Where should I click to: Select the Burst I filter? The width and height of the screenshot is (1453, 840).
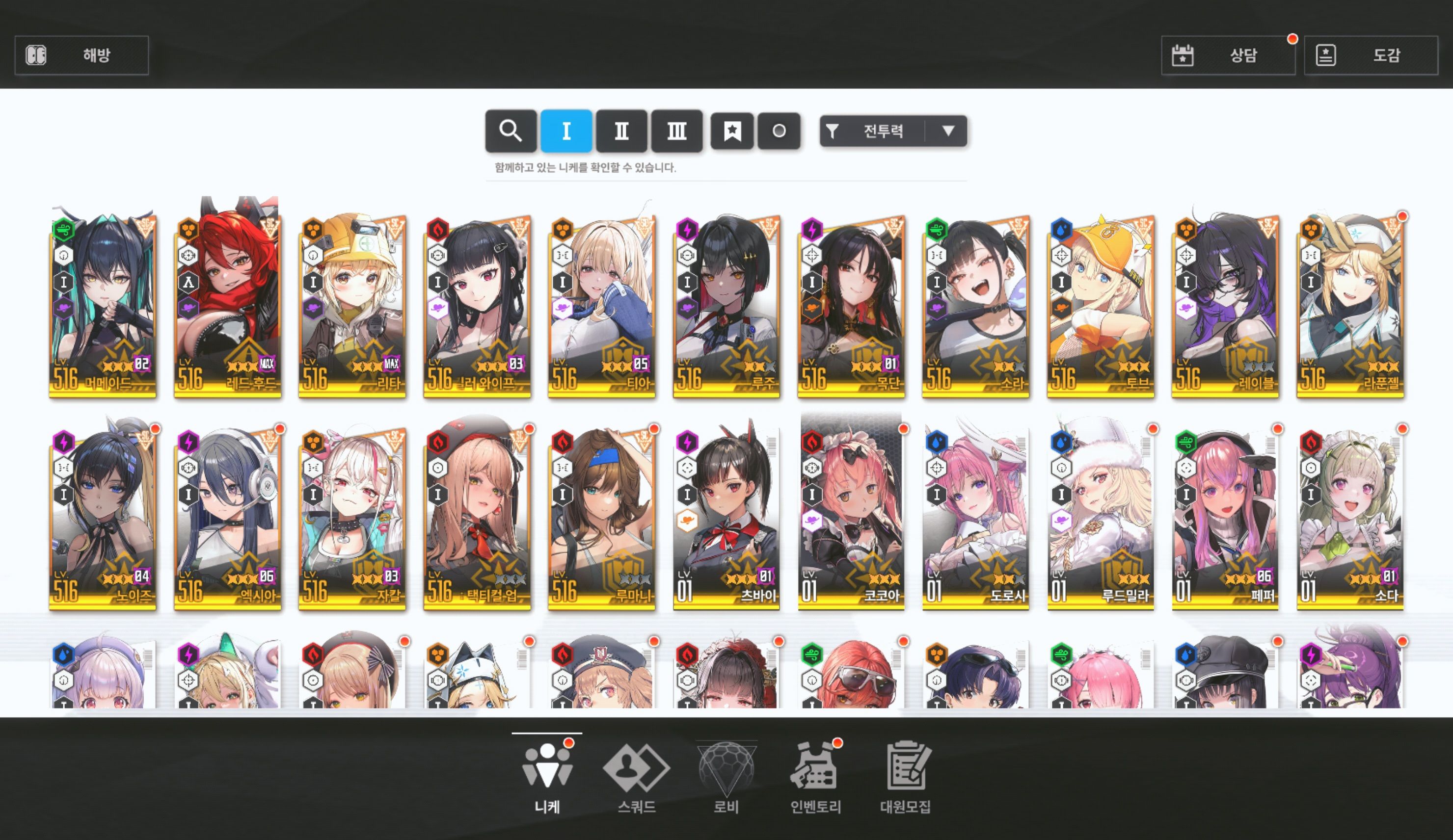pyautogui.click(x=565, y=131)
